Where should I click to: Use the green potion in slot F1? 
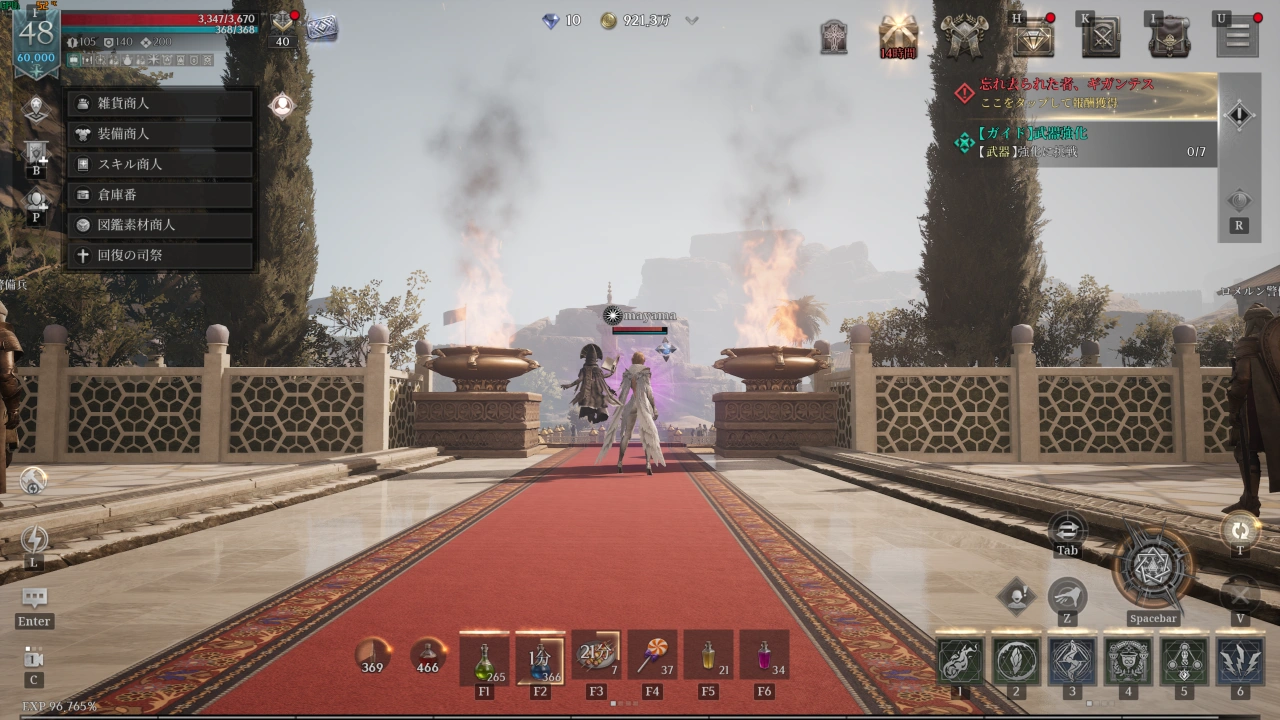(x=485, y=657)
